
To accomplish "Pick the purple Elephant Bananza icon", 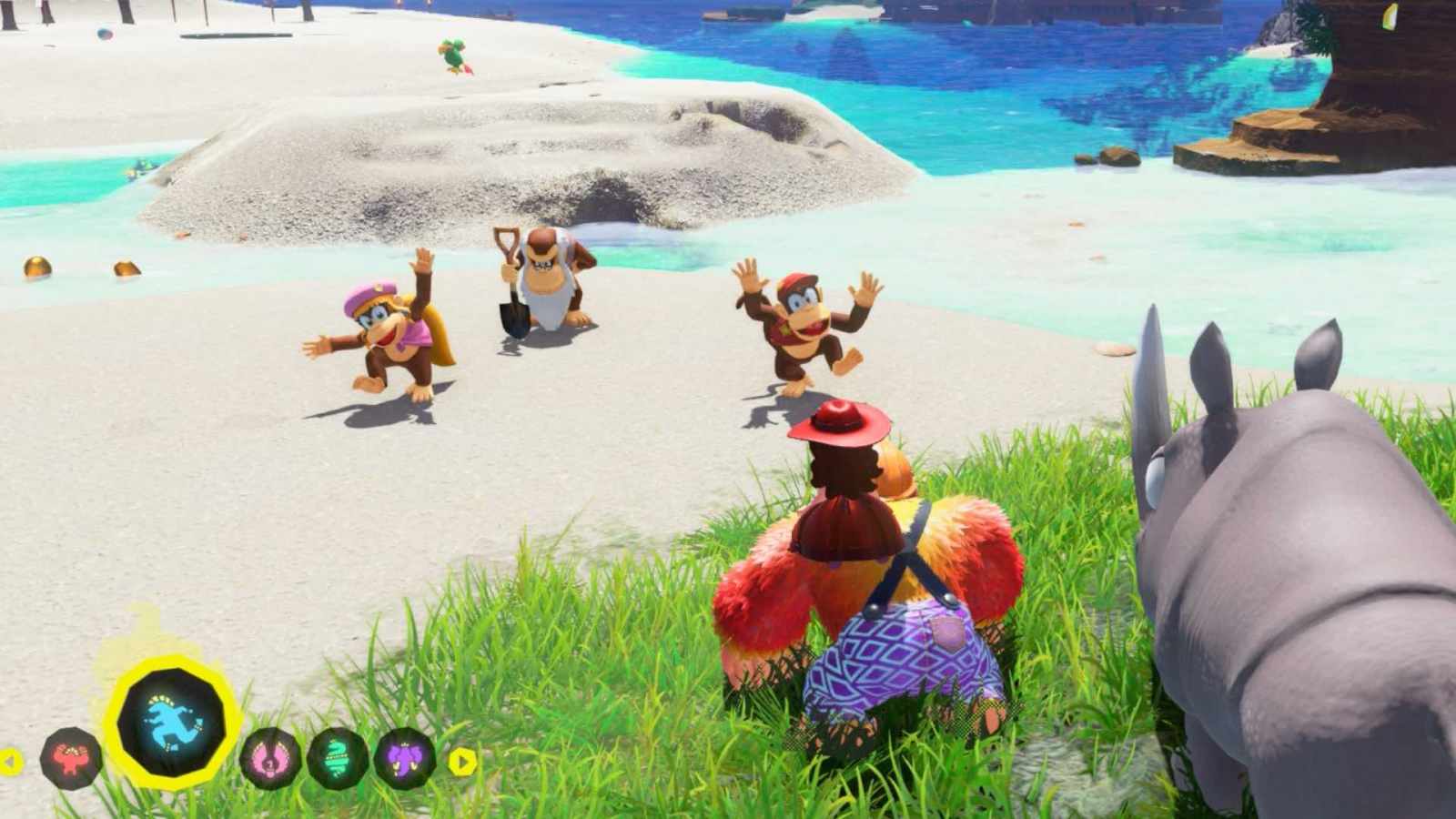I will [x=404, y=758].
